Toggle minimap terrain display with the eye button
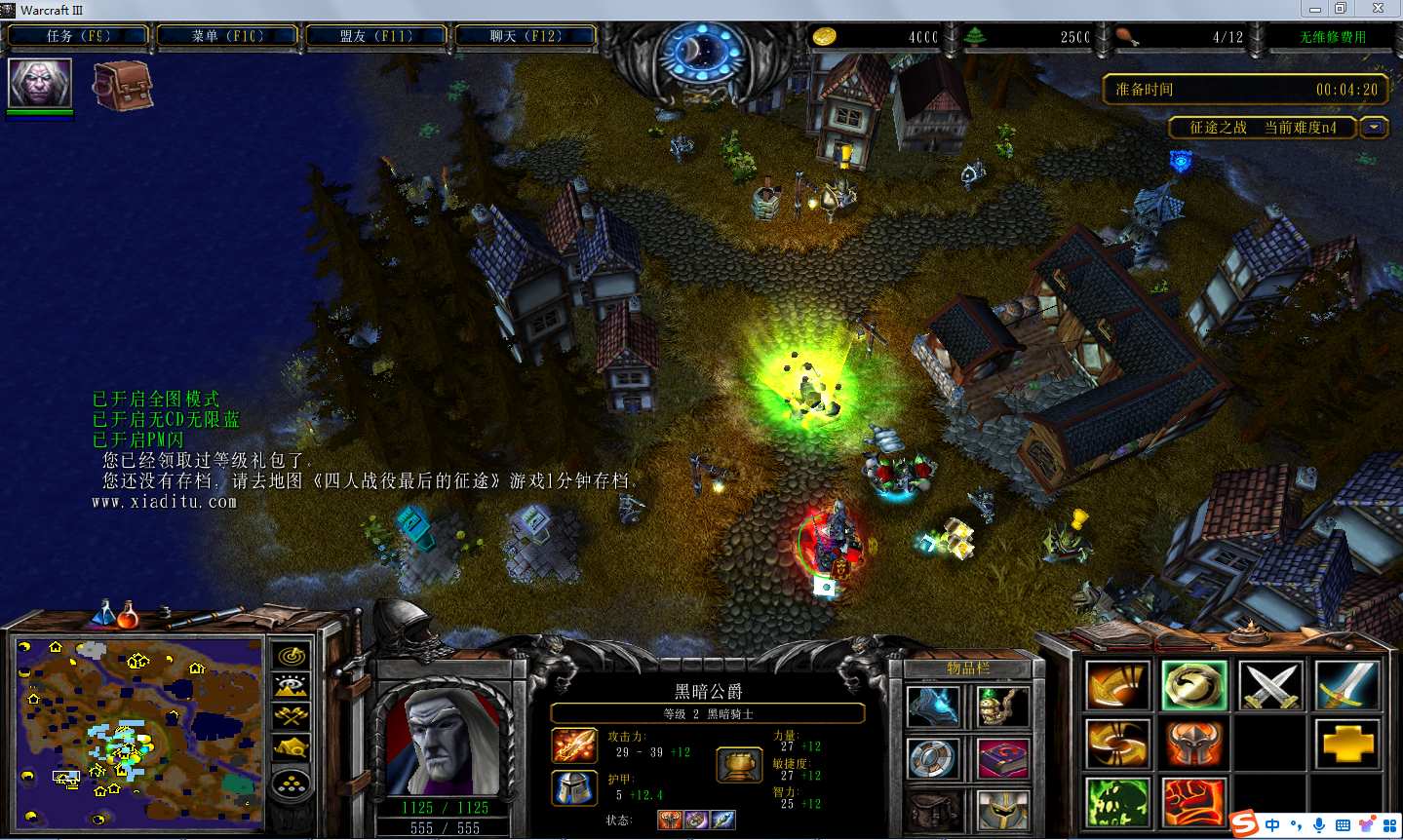 coord(291,687)
